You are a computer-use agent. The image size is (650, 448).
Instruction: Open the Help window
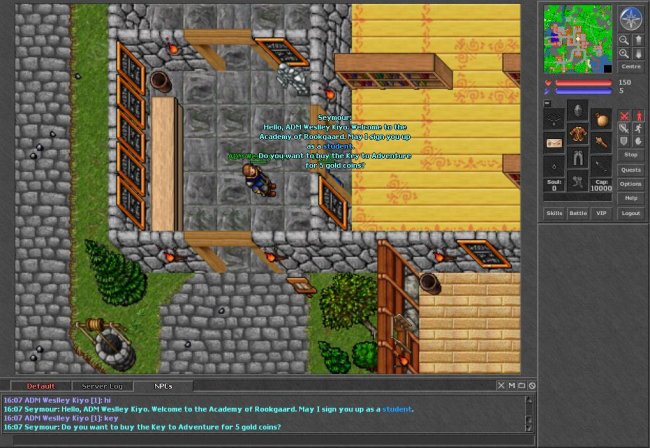[x=630, y=198]
